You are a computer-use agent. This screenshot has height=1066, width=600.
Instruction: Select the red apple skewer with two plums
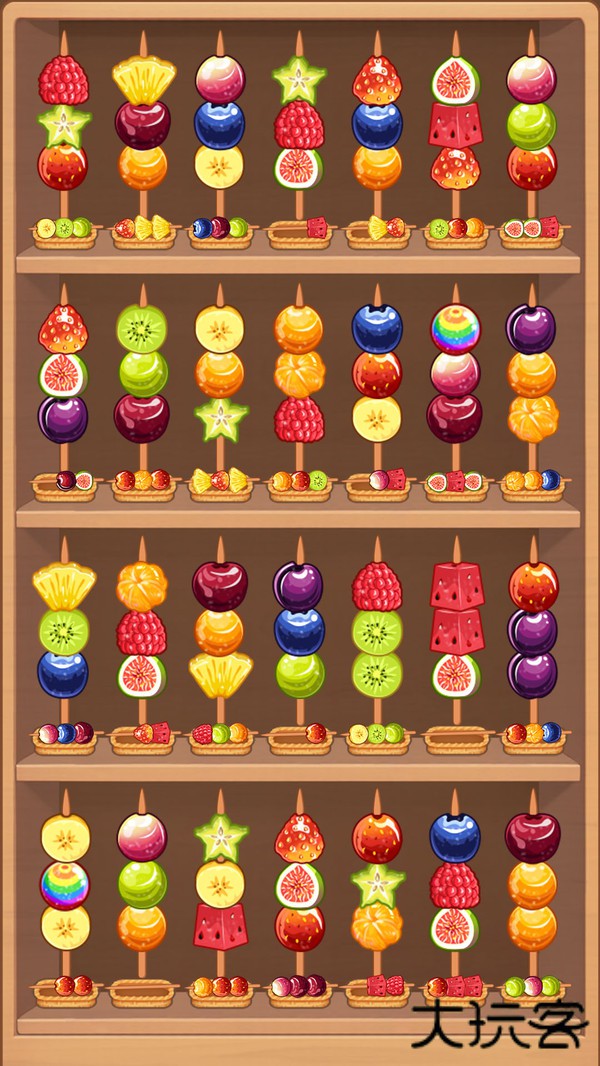tap(533, 631)
